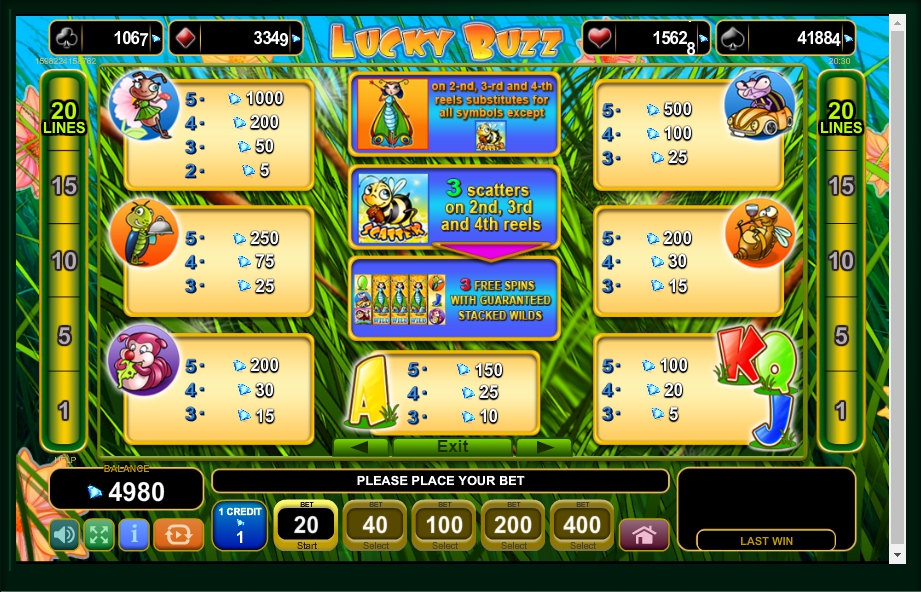
Task: Select 5 lines on the left strip
Action: pyautogui.click(x=64, y=335)
